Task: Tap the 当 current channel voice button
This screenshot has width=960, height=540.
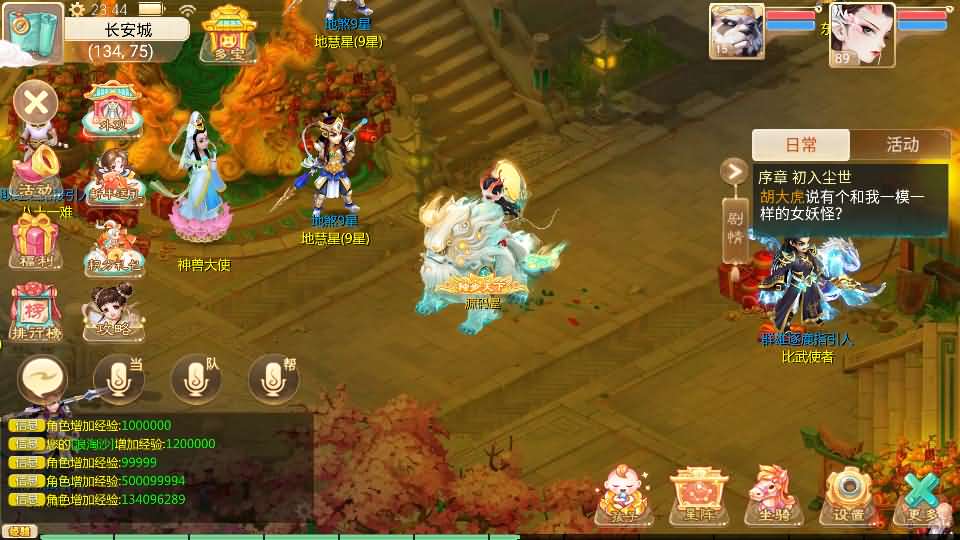Action: click(x=118, y=379)
